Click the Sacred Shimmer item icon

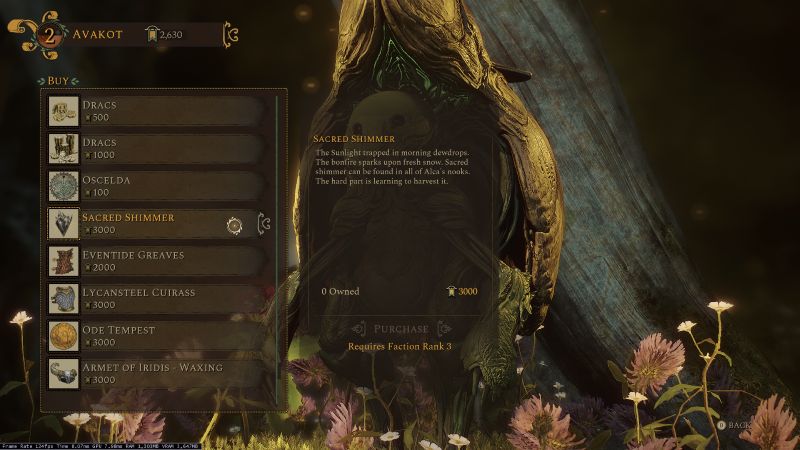pos(64,224)
